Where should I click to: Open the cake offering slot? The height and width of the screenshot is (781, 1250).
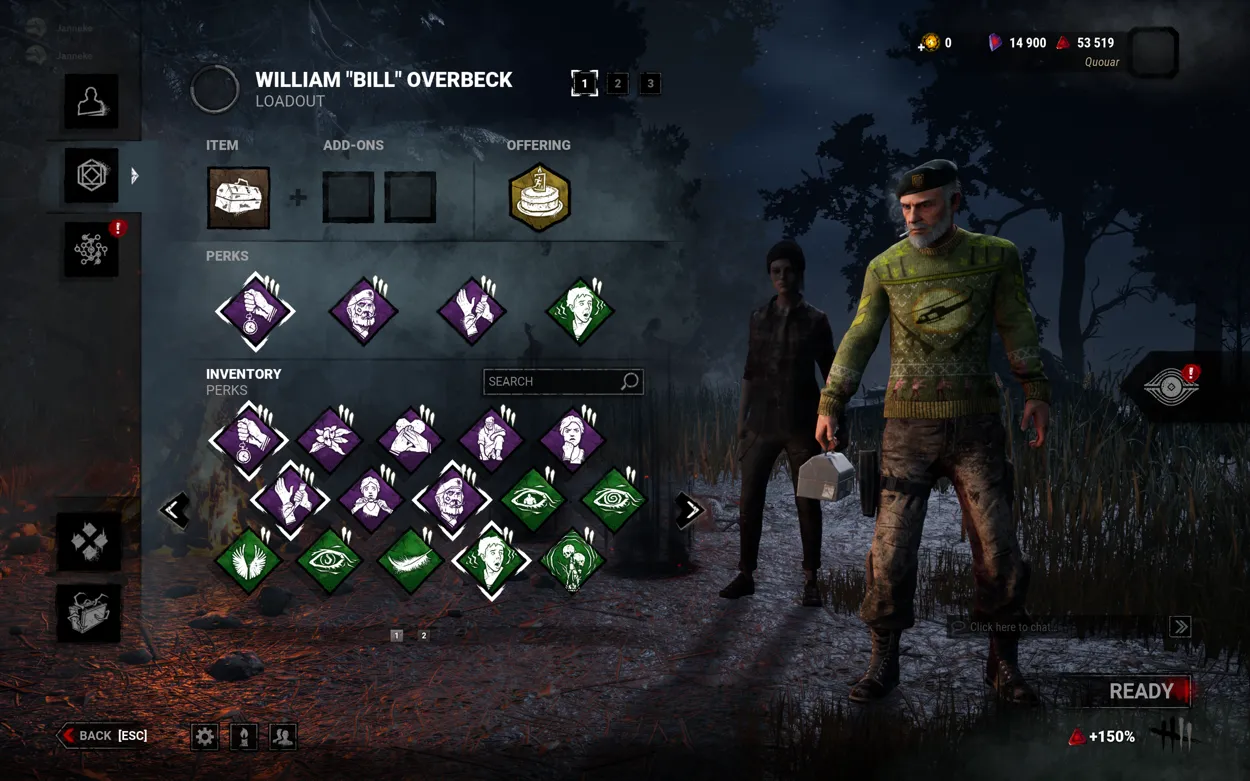pyautogui.click(x=539, y=197)
